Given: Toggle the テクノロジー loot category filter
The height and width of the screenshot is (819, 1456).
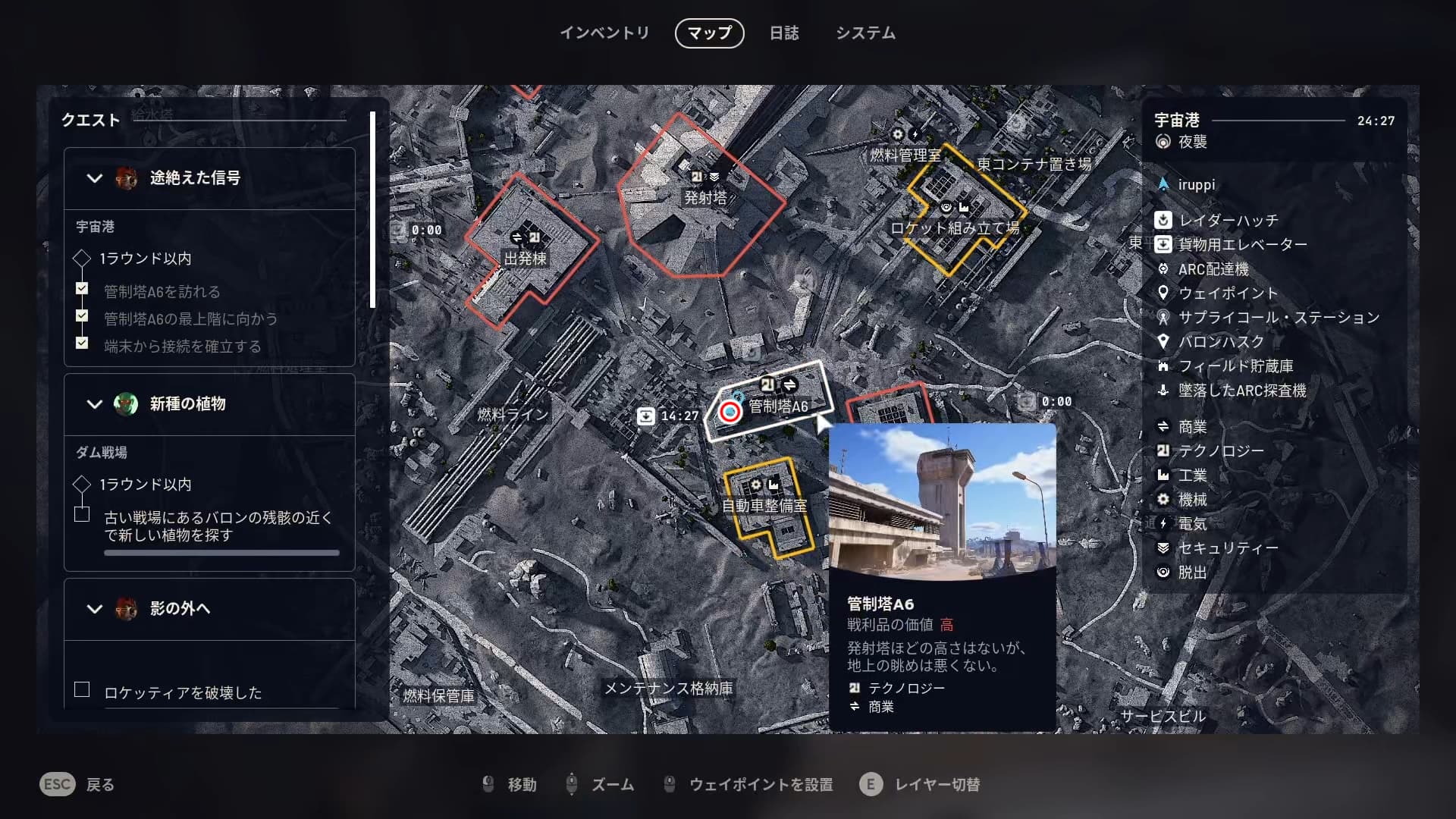Looking at the screenshot, I should tap(1220, 451).
